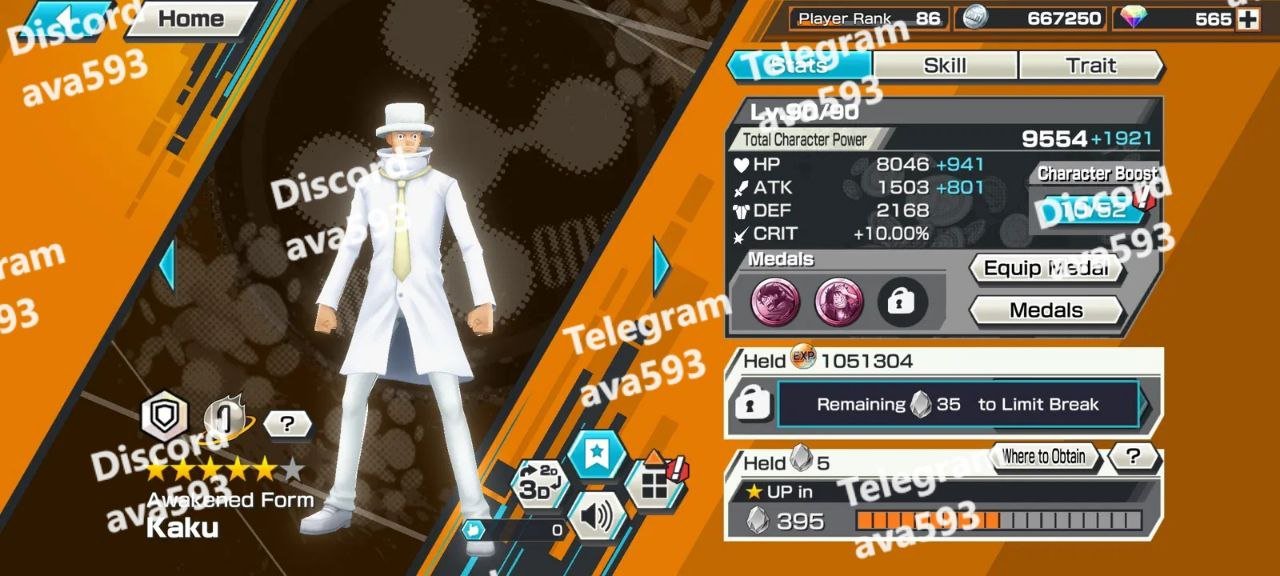Image resolution: width=1280 pixels, height=576 pixels.
Task: Open the Character Boost button
Action: coord(1094,209)
